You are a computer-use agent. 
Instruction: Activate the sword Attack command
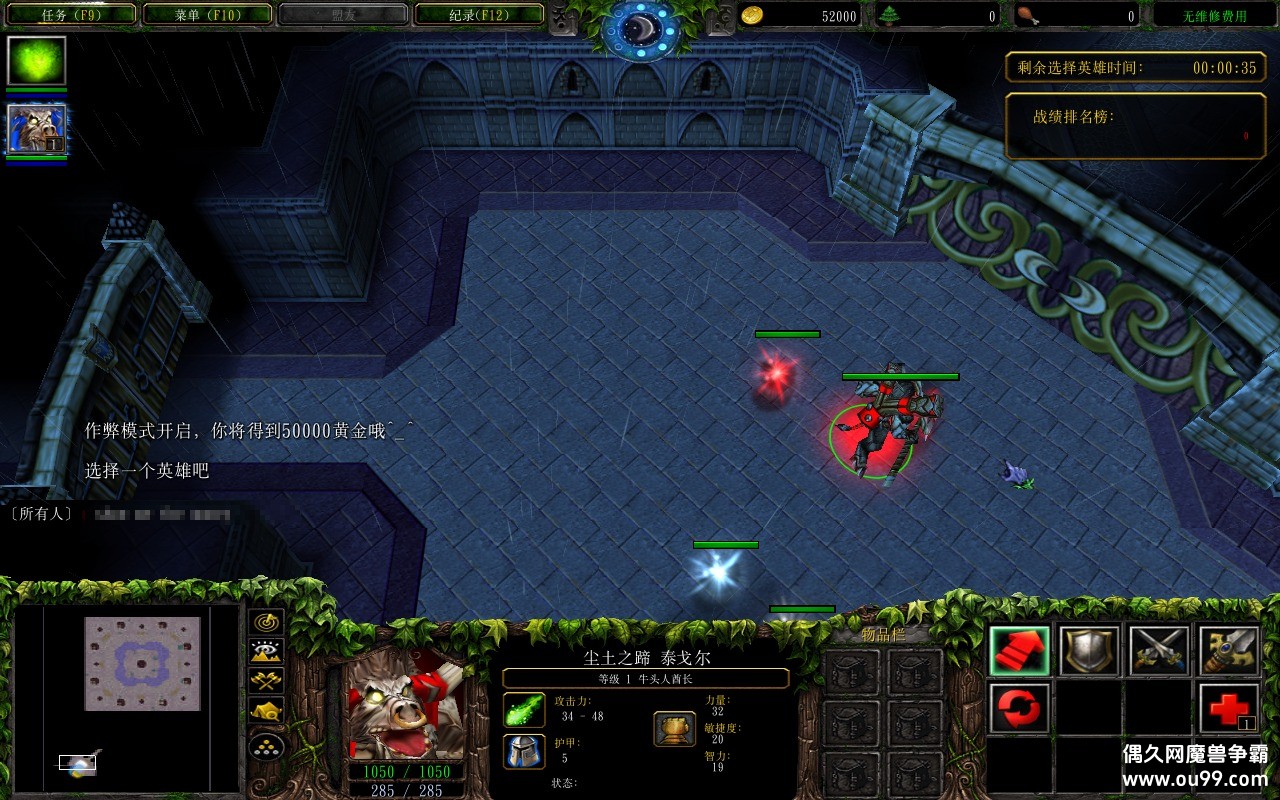click(1229, 651)
